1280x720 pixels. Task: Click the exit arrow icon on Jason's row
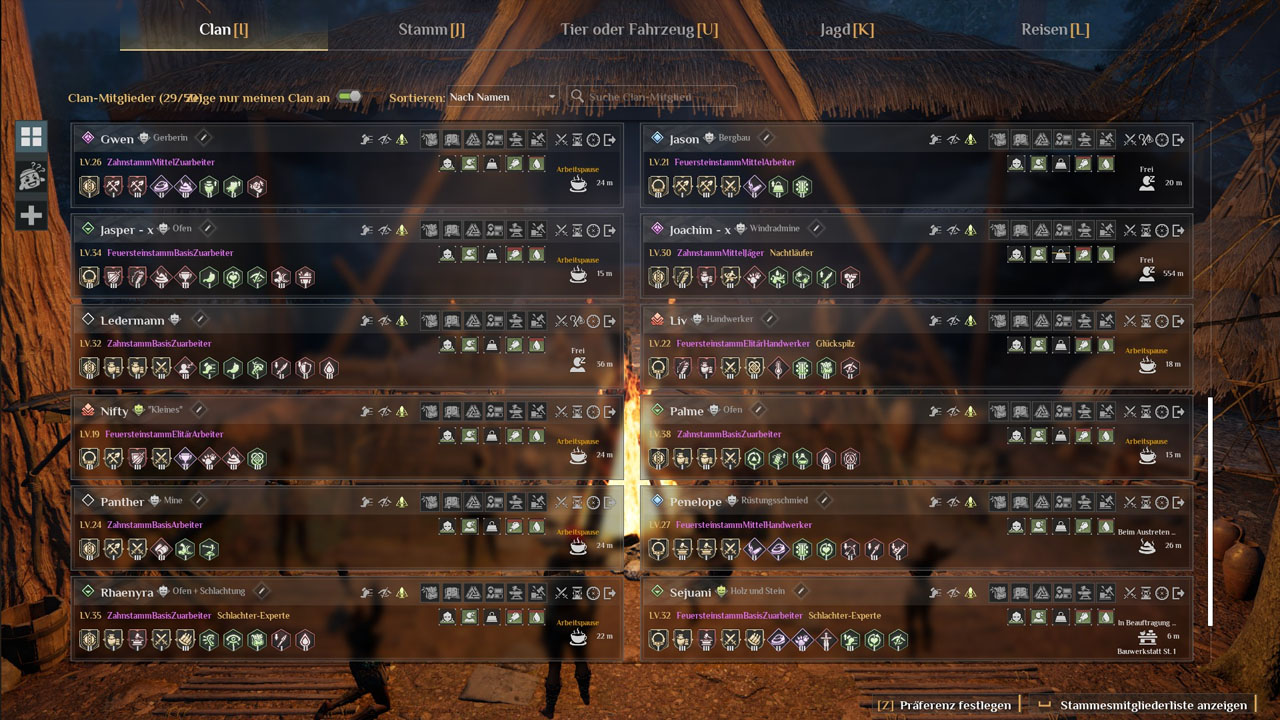[1179, 140]
